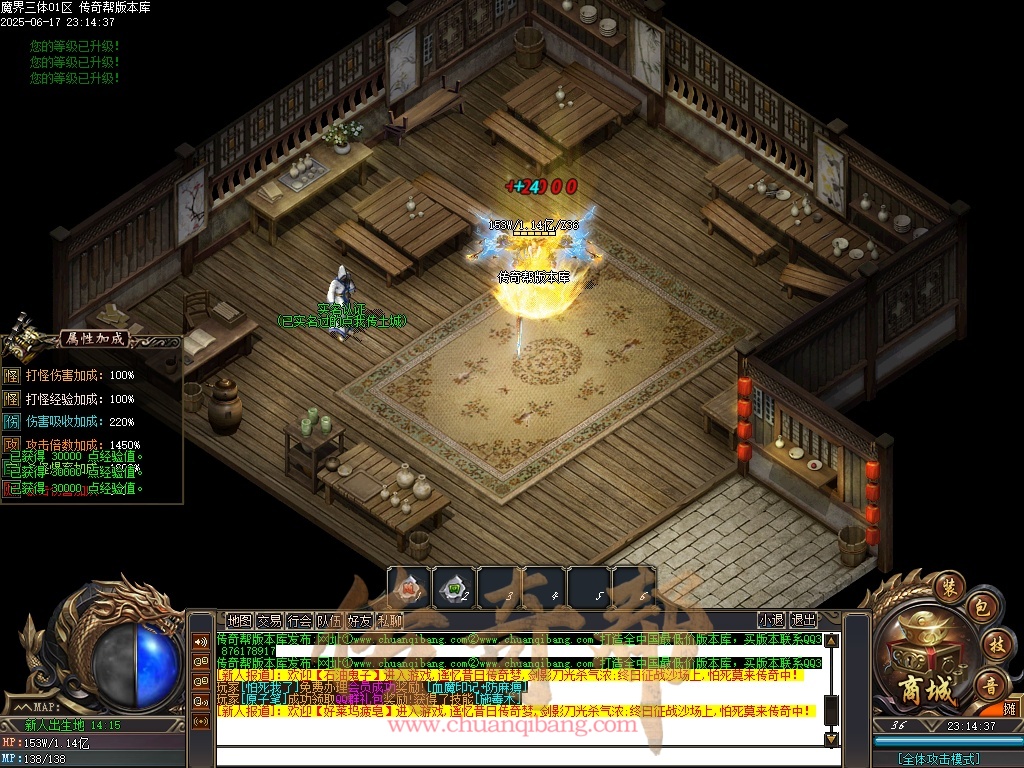The height and width of the screenshot is (768, 1024).
Task: Open the 私聊 private chat
Action: point(389,620)
